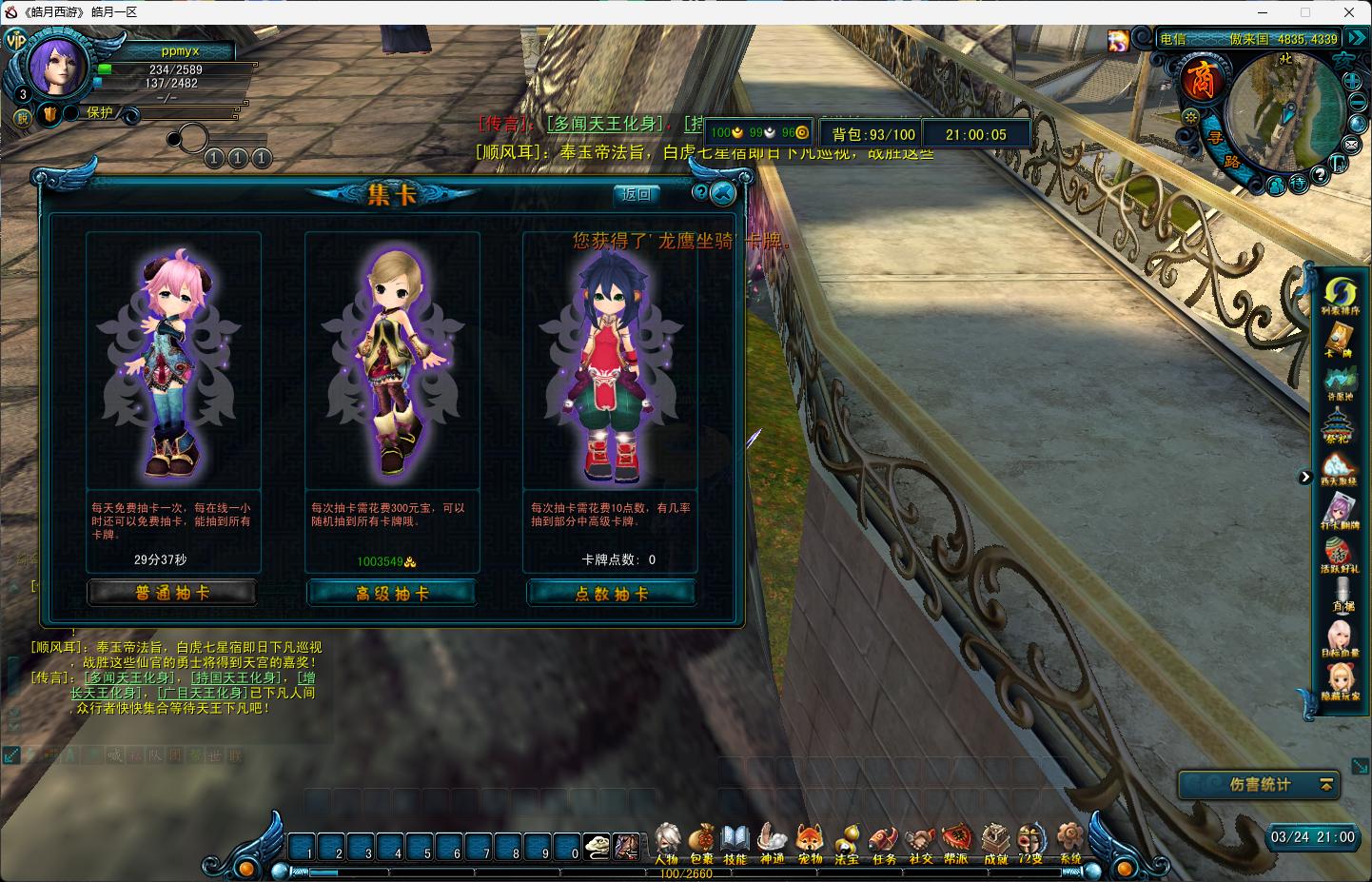Open the 活跃好礼 activity rewards icon
Viewport: 1372px width, 882px height.
click(1340, 555)
